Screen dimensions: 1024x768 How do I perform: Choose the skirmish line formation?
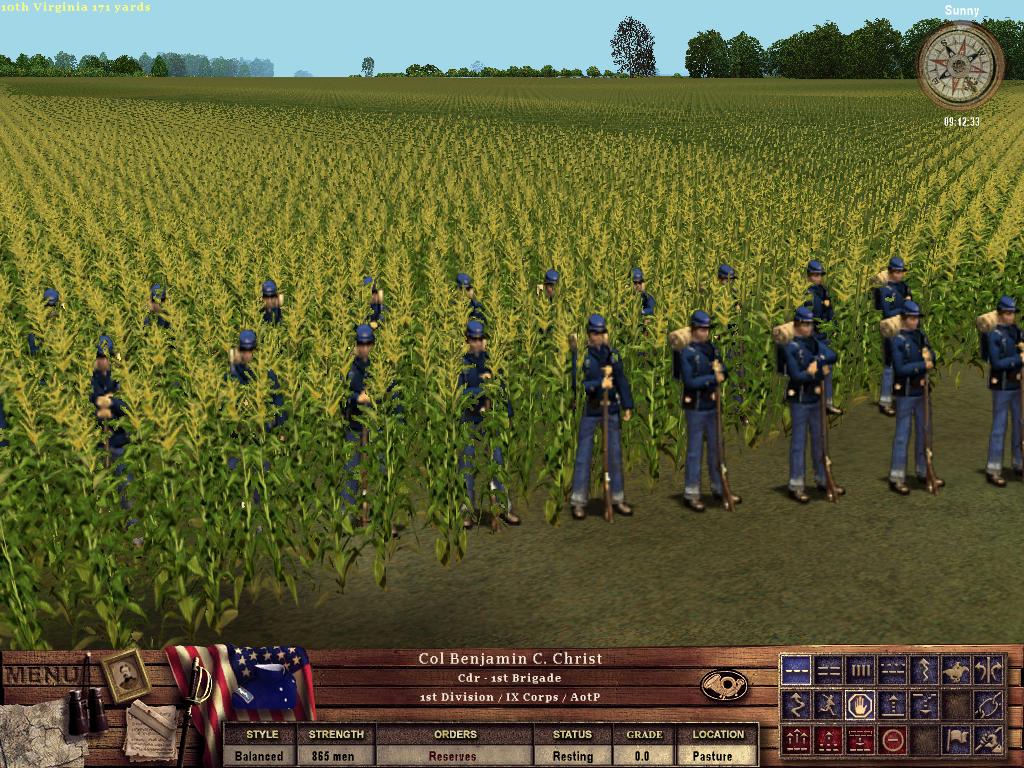(892, 670)
